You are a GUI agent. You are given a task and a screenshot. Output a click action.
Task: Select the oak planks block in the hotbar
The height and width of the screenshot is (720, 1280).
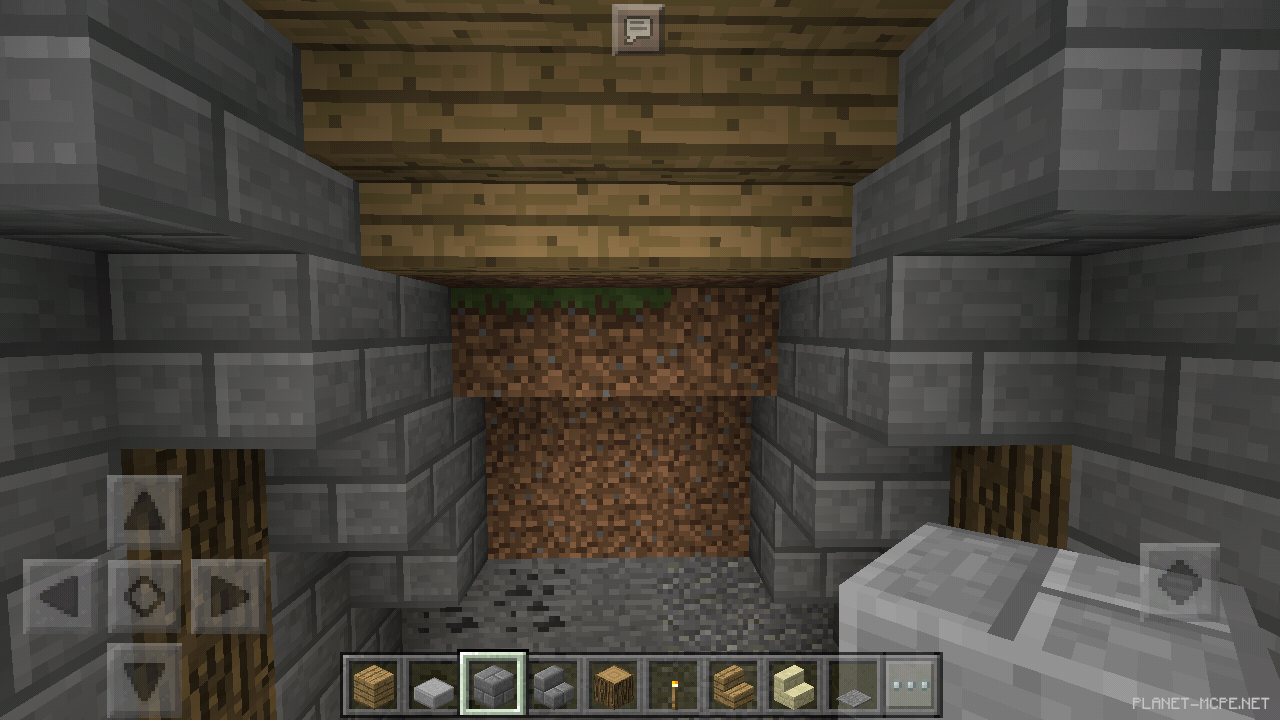click(x=375, y=685)
